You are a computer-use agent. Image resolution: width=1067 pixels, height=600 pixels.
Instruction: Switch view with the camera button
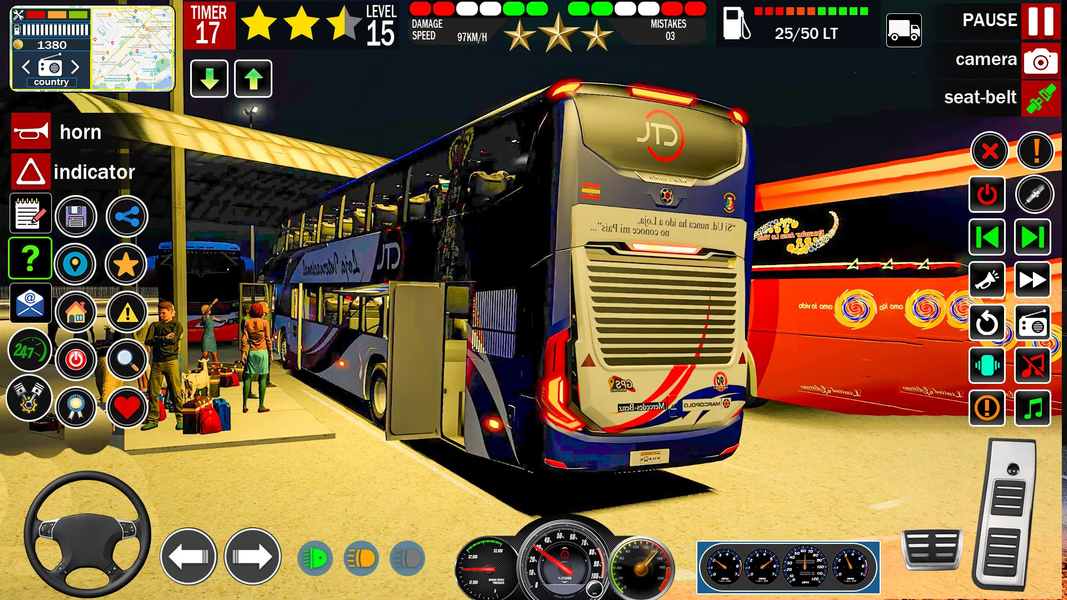pos(1040,60)
